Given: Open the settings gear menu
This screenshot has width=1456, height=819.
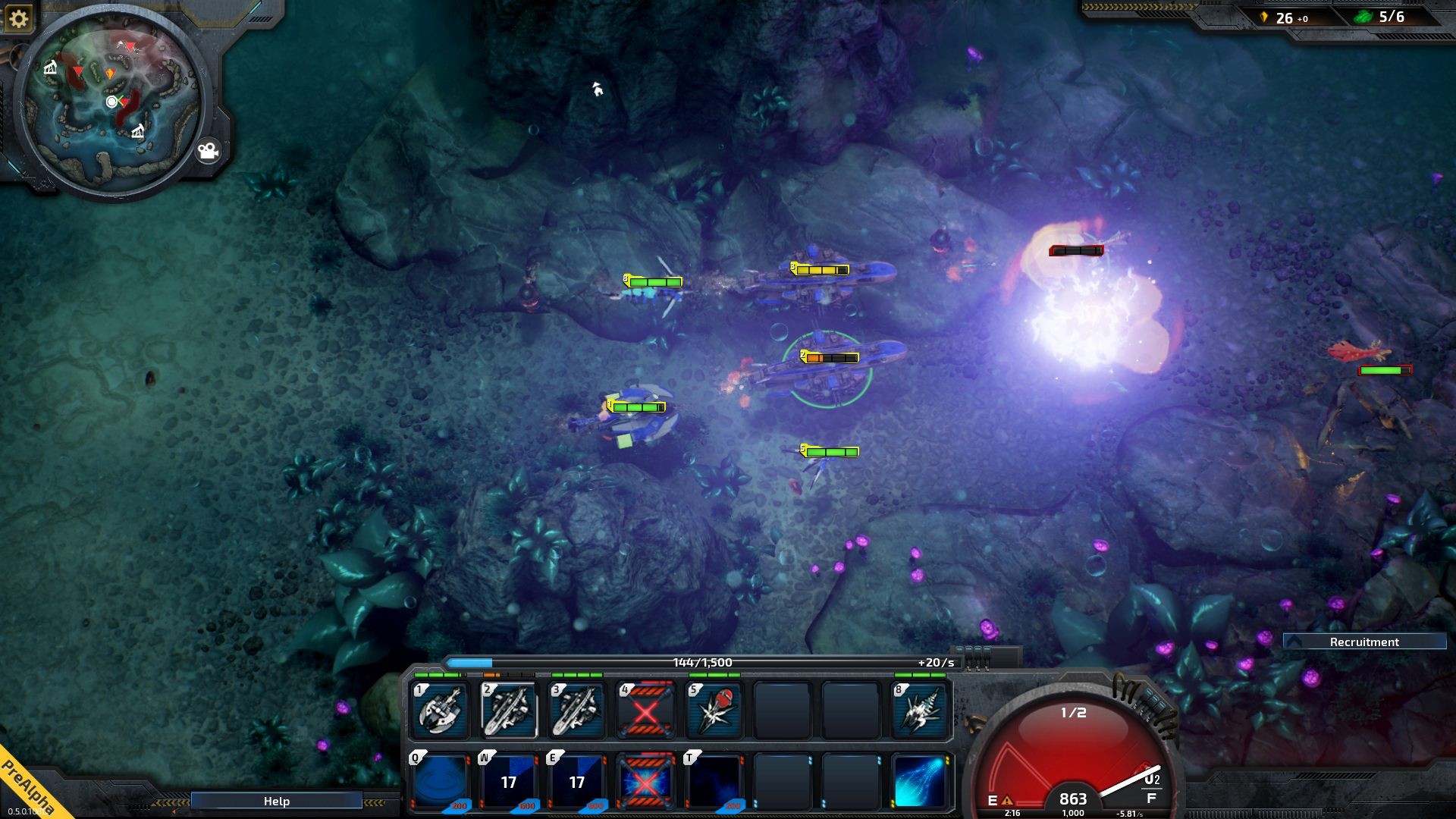Looking at the screenshot, I should (x=18, y=18).
